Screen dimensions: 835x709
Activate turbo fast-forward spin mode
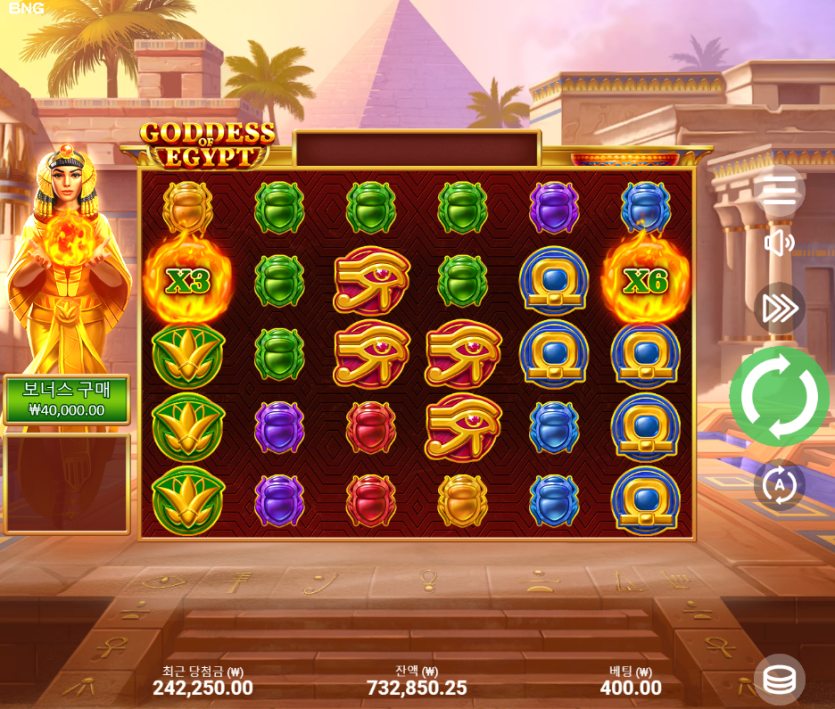point(779,308)
